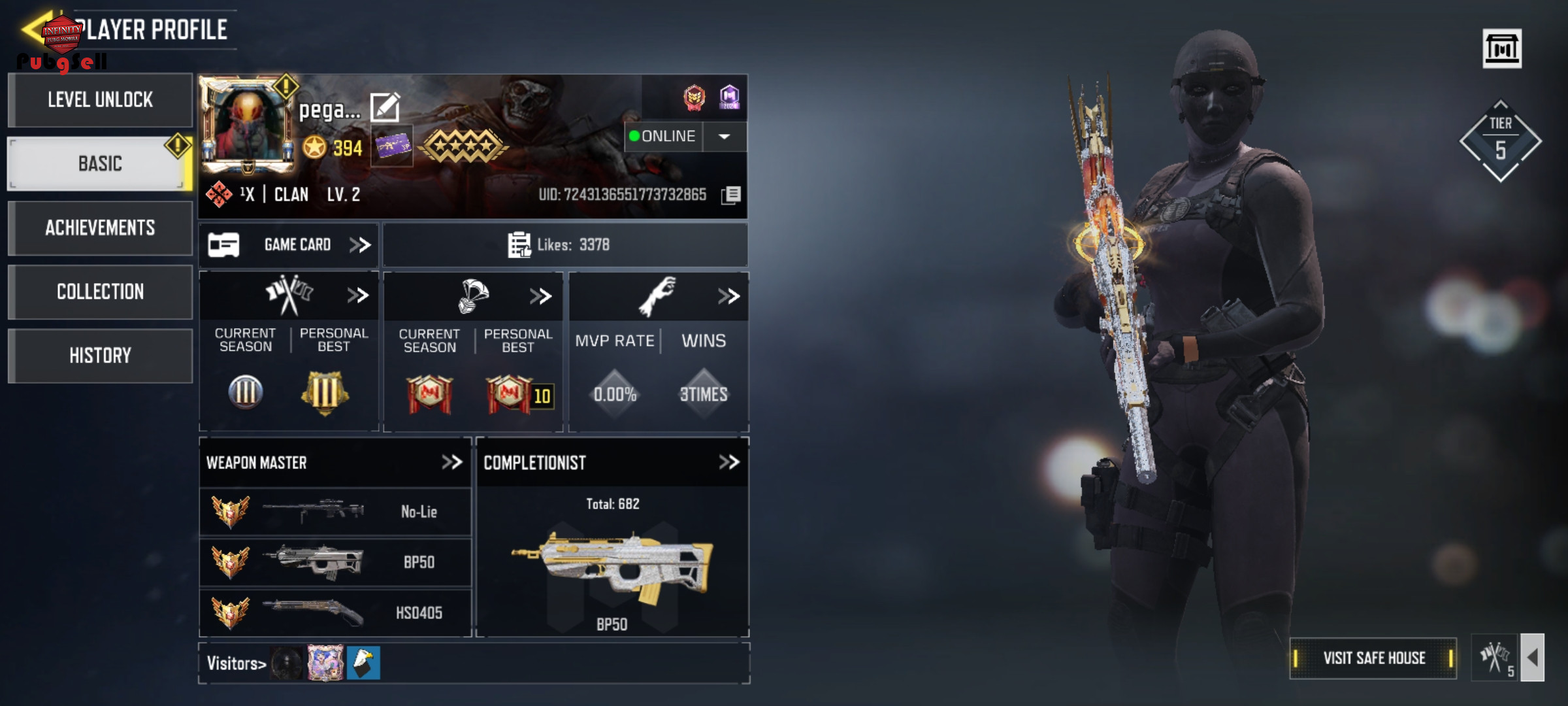Click the Tier 5 badge
Viewport: 1568px width, 706px height.
(1500, 141)
